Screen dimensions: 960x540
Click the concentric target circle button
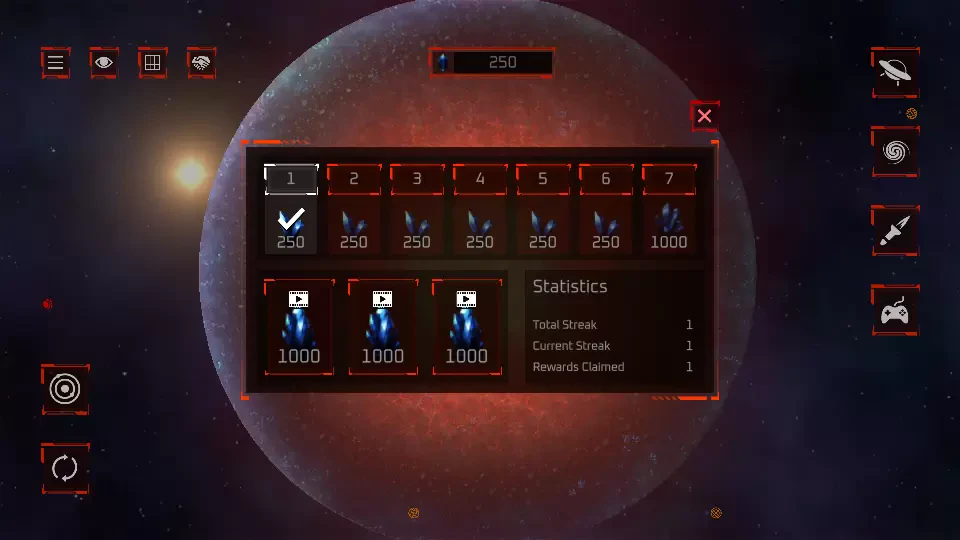click(x=65, y=389)
